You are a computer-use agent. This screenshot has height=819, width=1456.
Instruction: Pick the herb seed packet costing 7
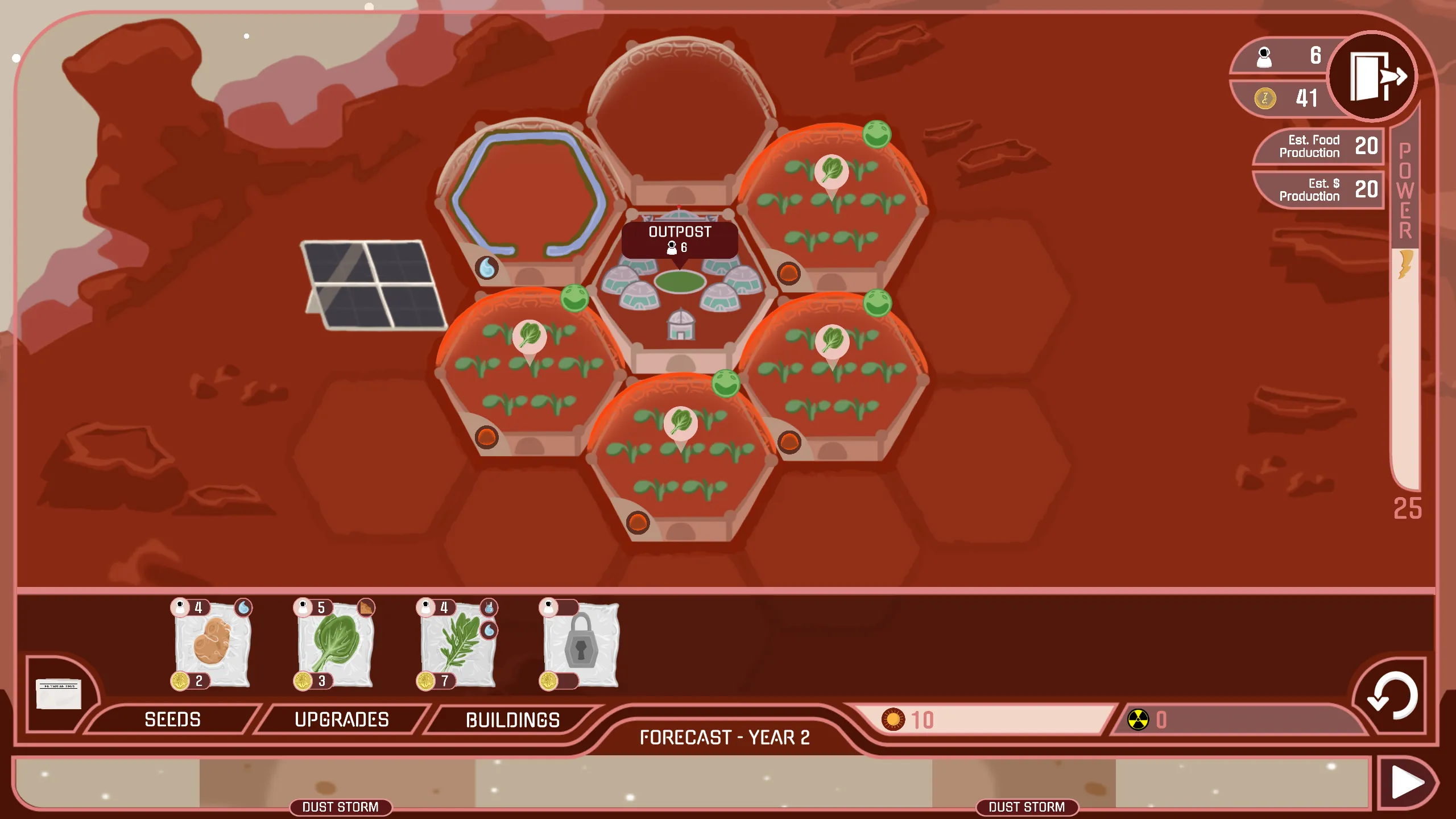coord(458,644)
